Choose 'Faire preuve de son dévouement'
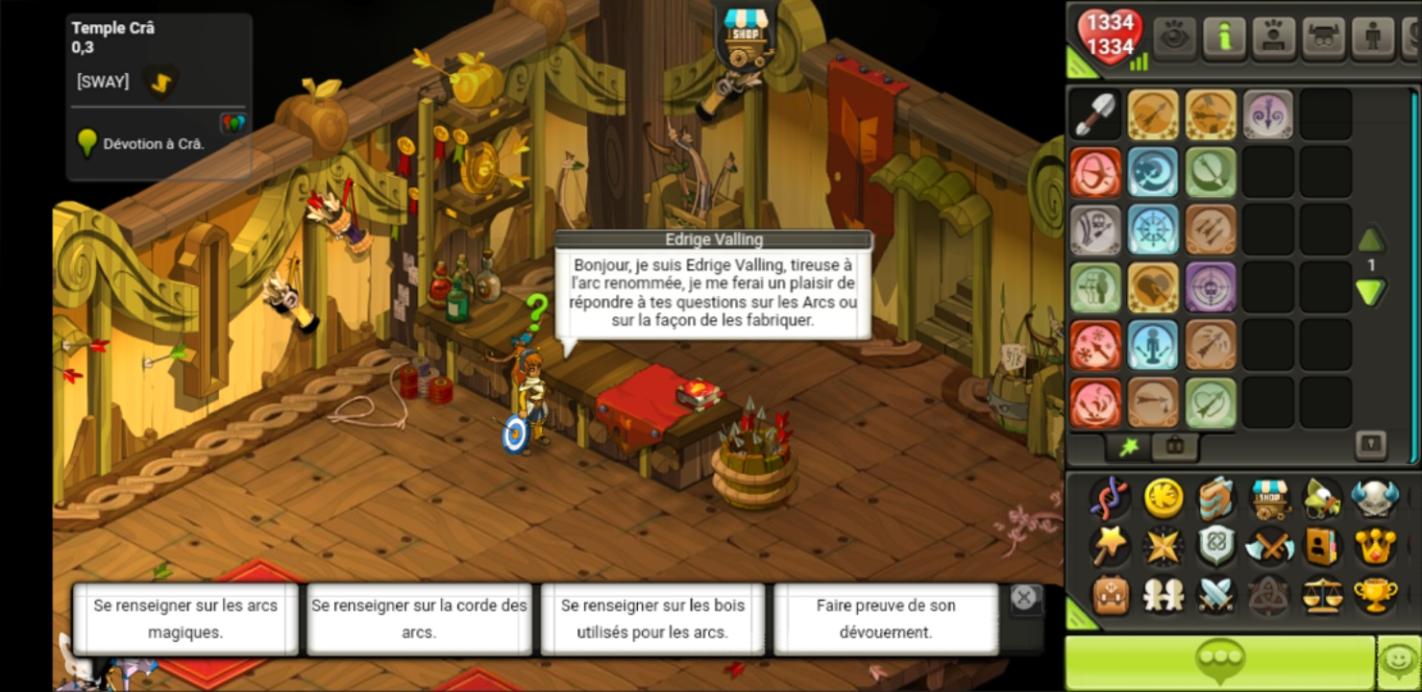The image size is (1422, 692). click(885, 619)
